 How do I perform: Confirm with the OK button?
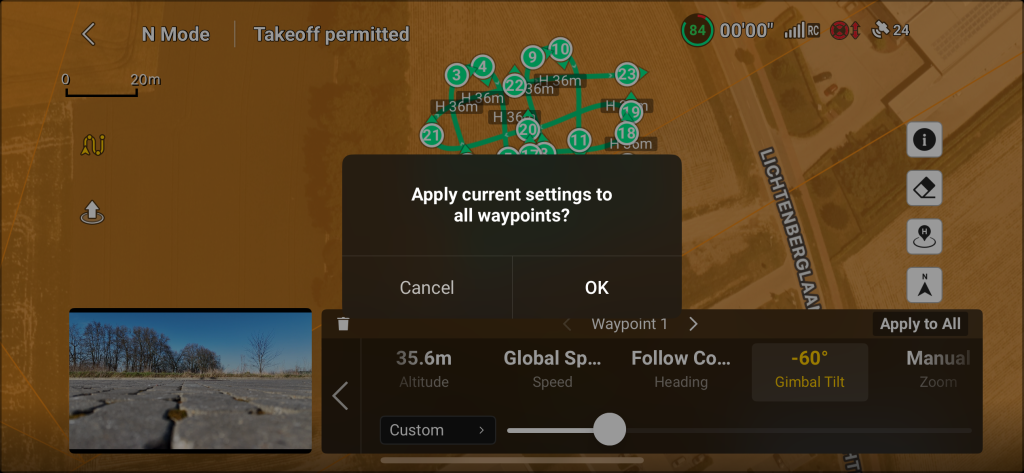[596, 287]
